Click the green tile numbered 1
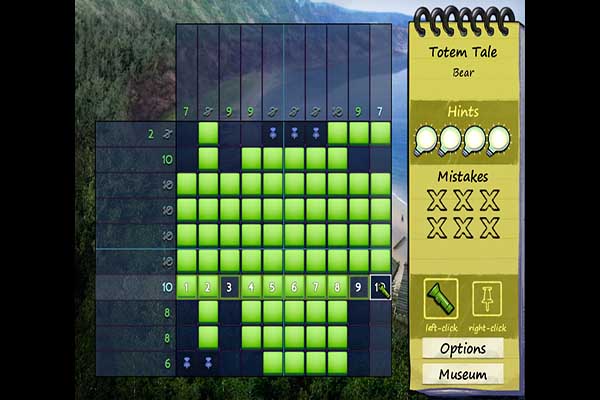Viewport: 600px width, 400px height. tap(187, 288)
